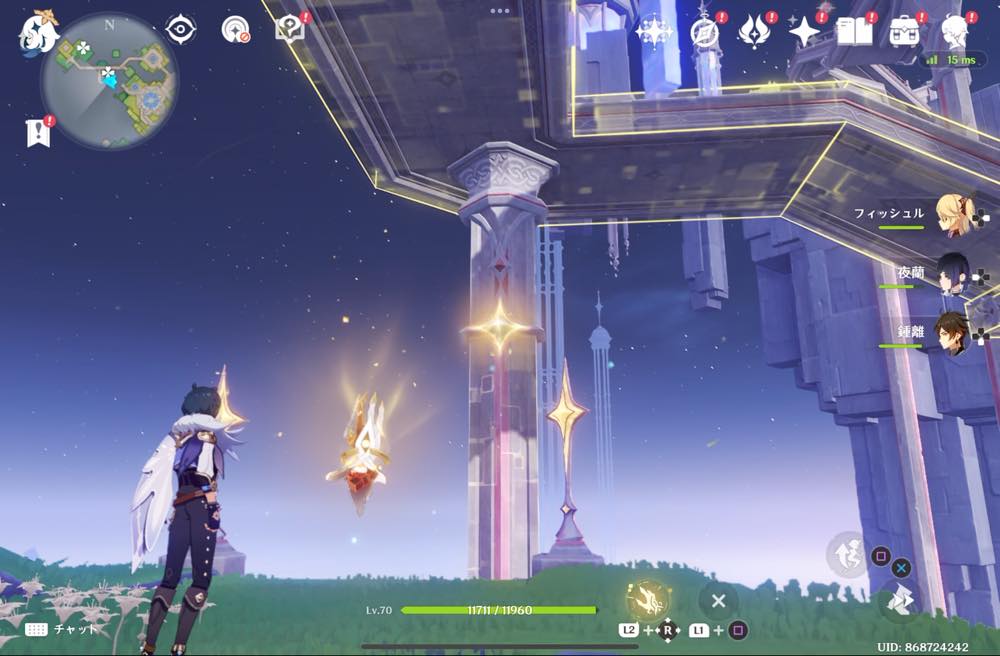
Task: Switch to party member 鍾離
Action: (953, 332)
